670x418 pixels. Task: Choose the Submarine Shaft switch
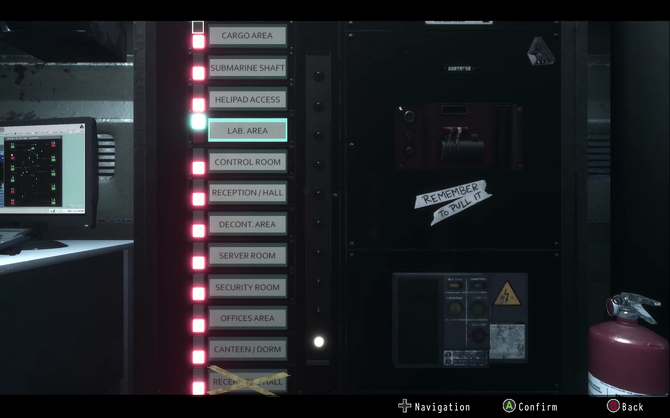(x=247, y=68)
